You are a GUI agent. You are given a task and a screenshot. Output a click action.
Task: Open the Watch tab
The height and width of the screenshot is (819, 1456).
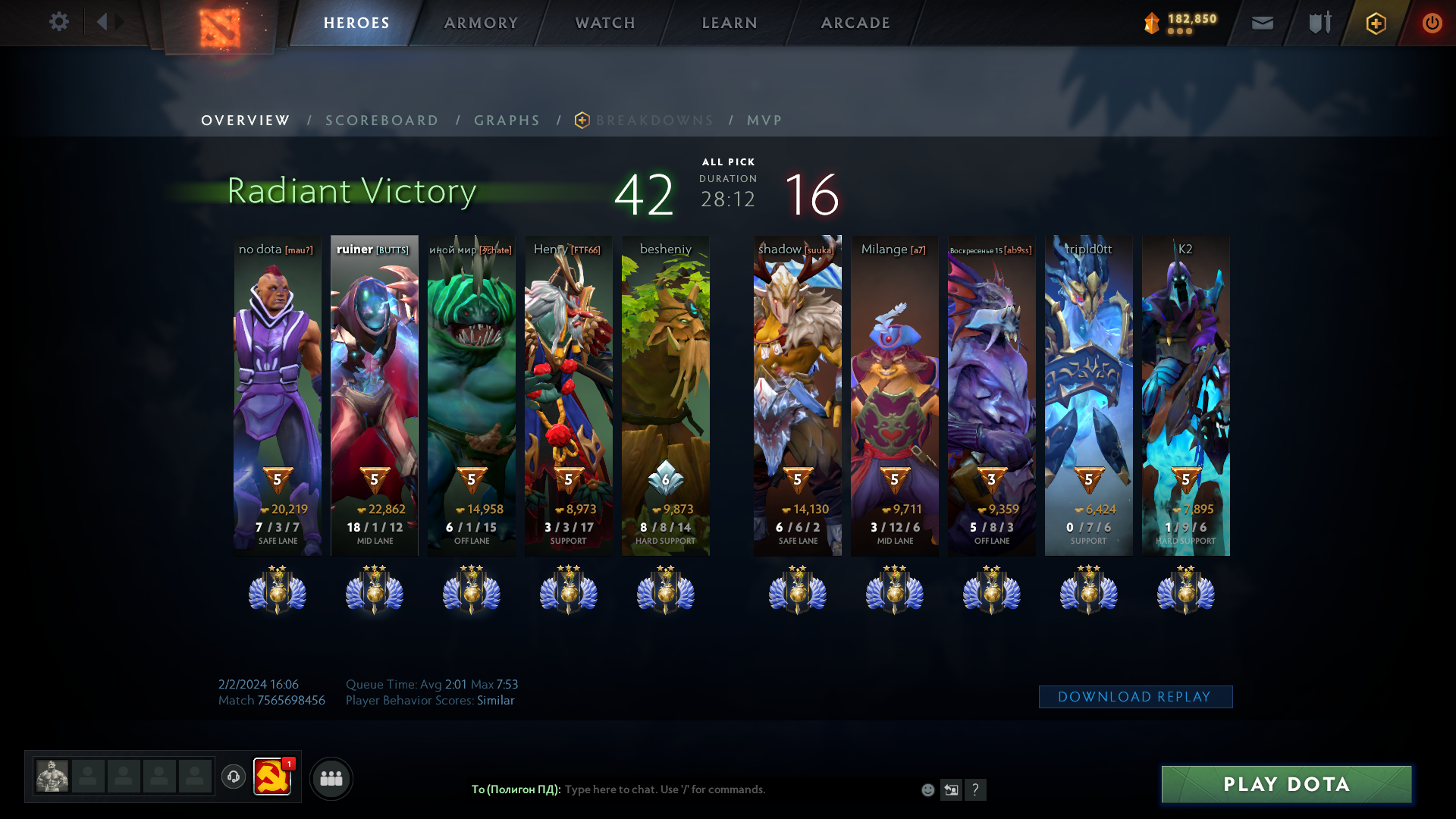tap(605, 23)
